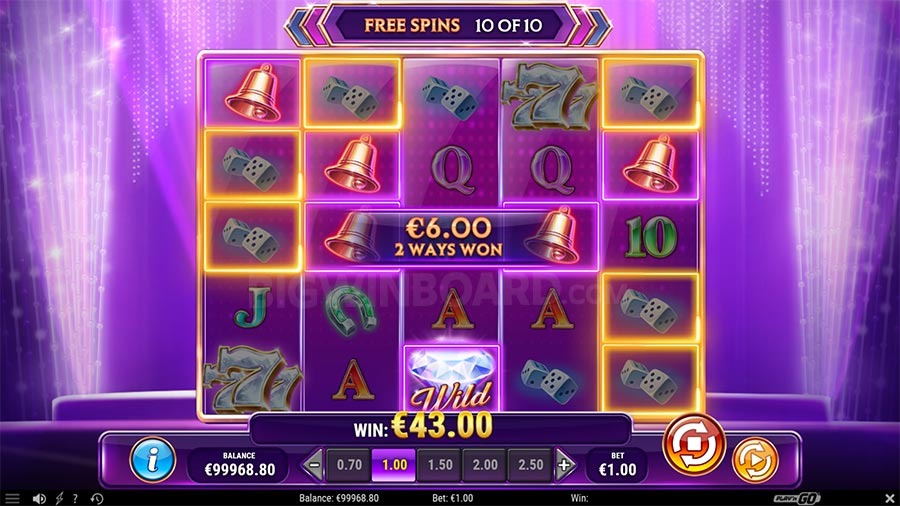Open the hamburger menu in the bottom bar
Screen dimensions: 900x506
point(13,498)
